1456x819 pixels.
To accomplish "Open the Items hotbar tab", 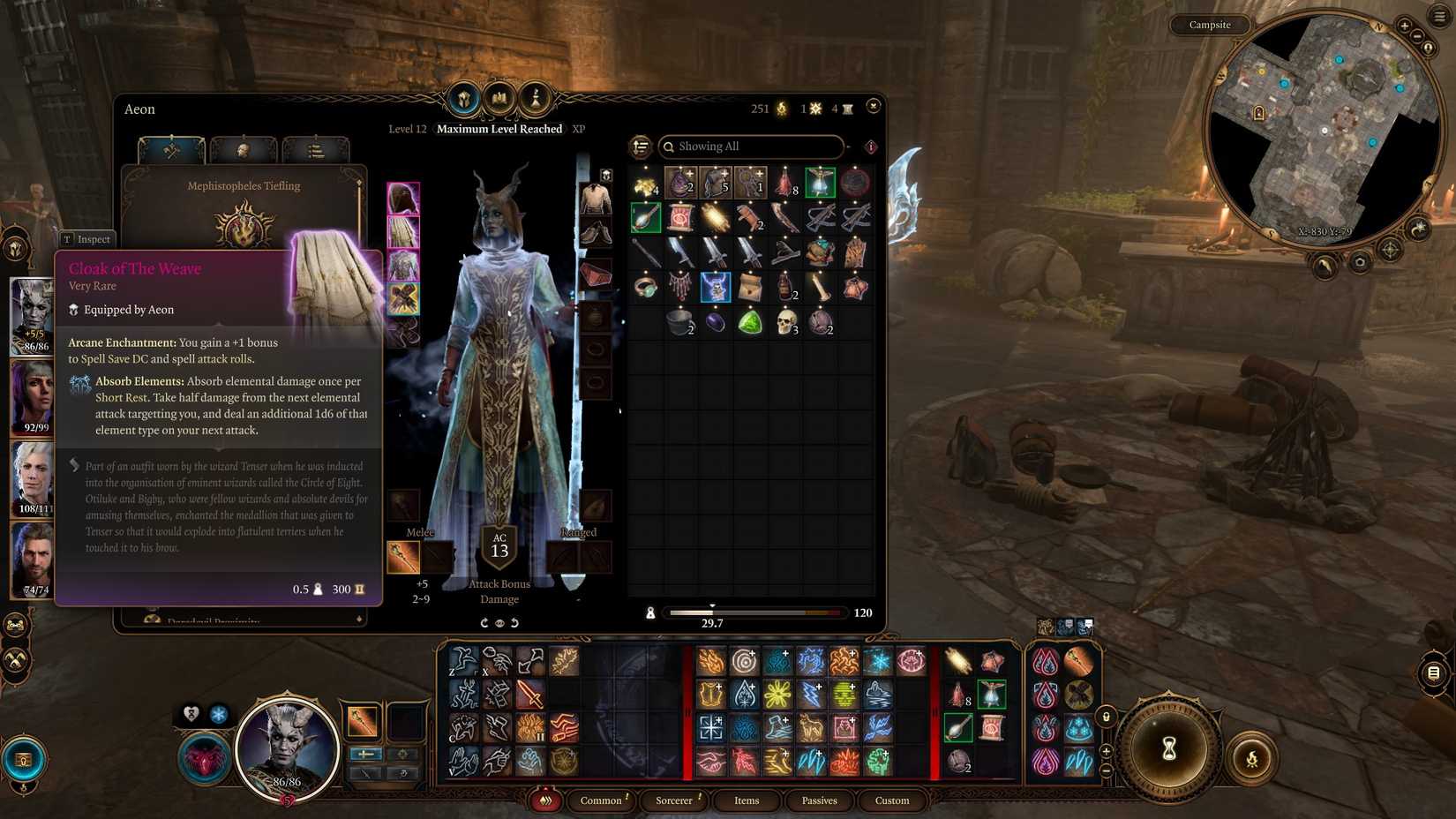I will click(746, 800).
